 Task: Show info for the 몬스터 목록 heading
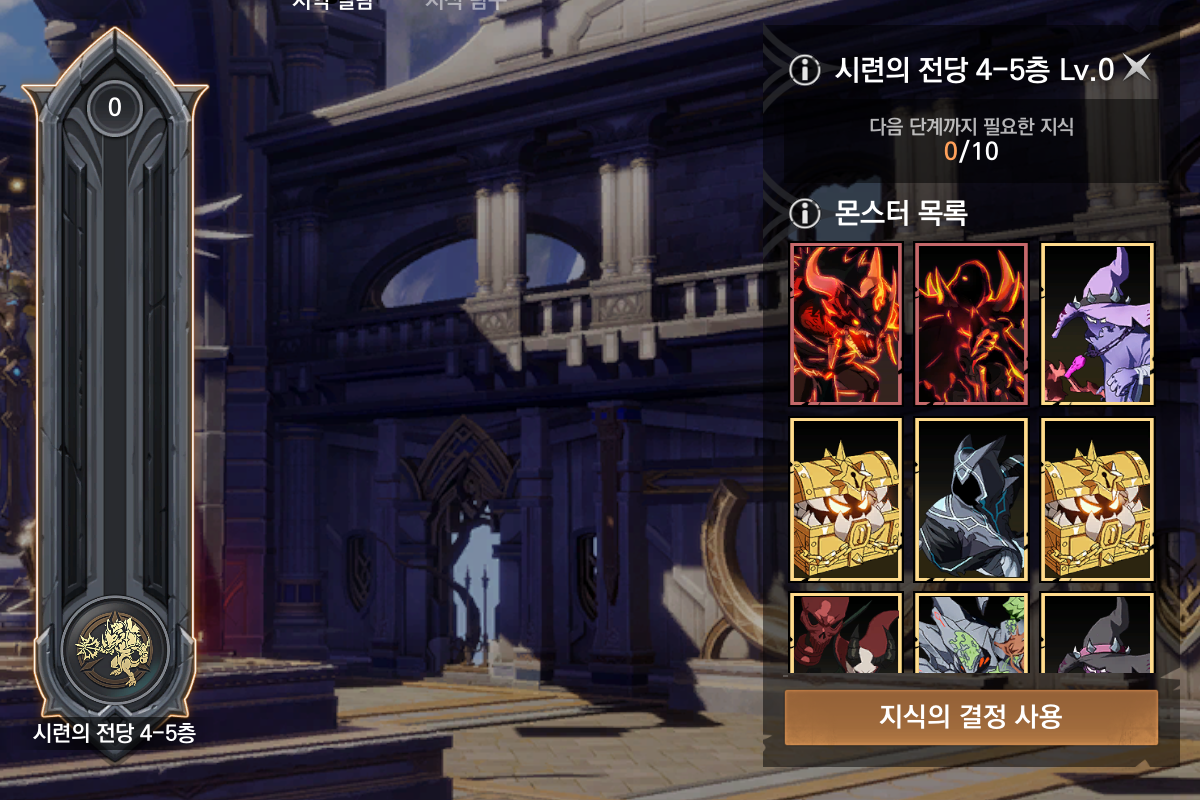tap(803, 213)
